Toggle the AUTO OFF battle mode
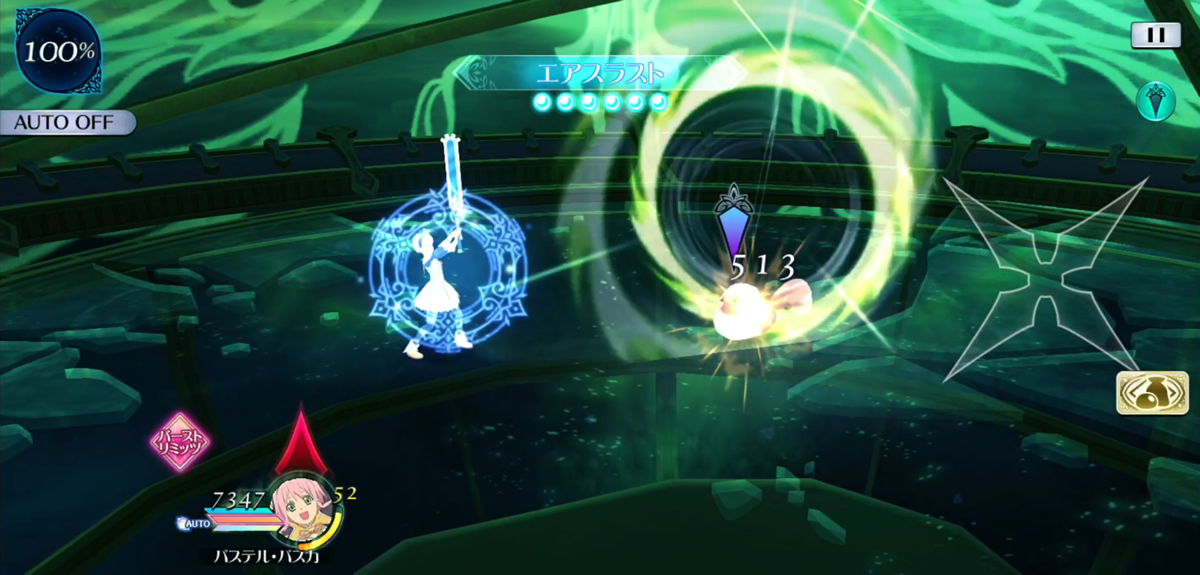Image resolution: width=1200 pixels, height=575 pixels. coord(66,123)
